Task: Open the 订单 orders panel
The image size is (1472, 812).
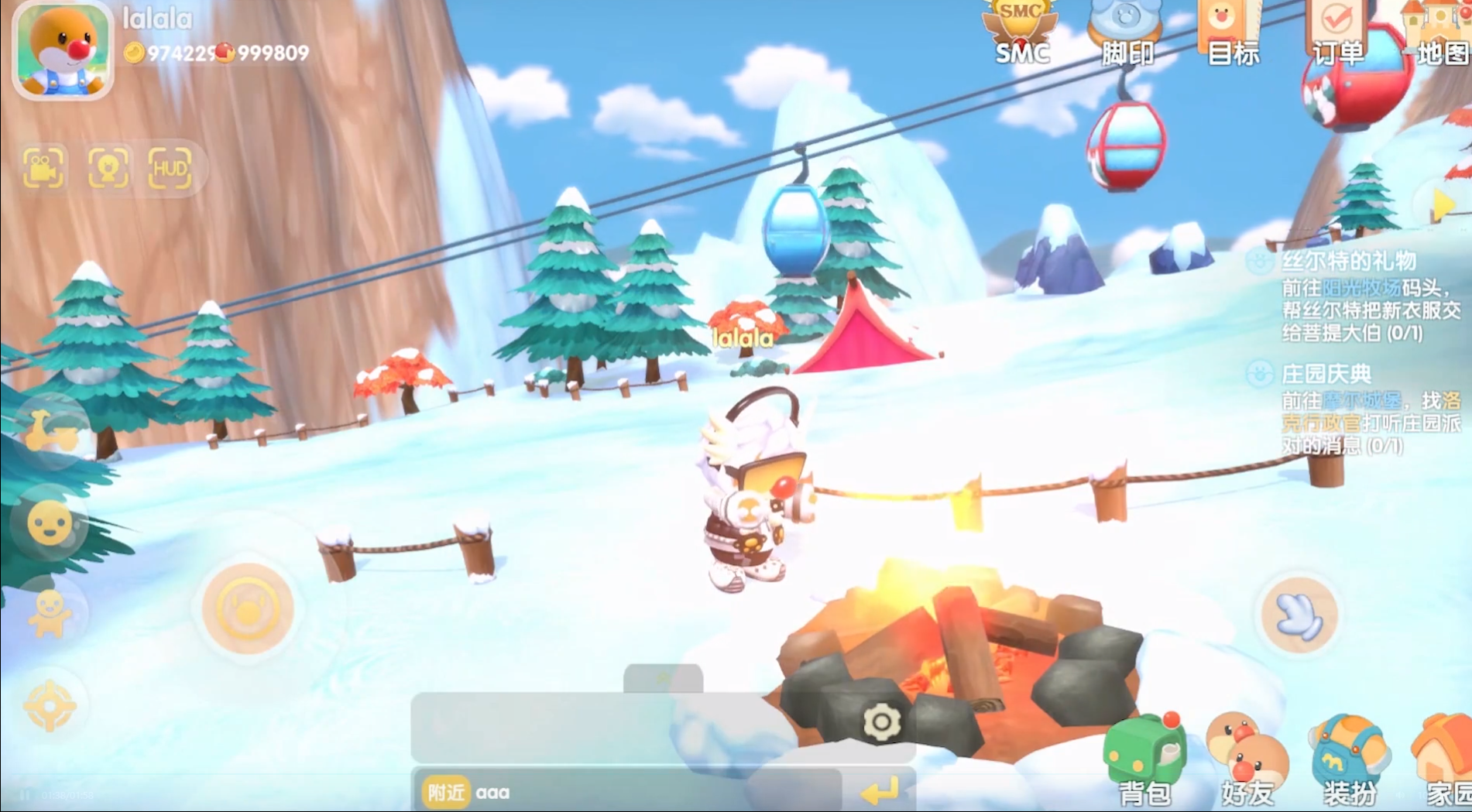Action: tap(1337, 33)
